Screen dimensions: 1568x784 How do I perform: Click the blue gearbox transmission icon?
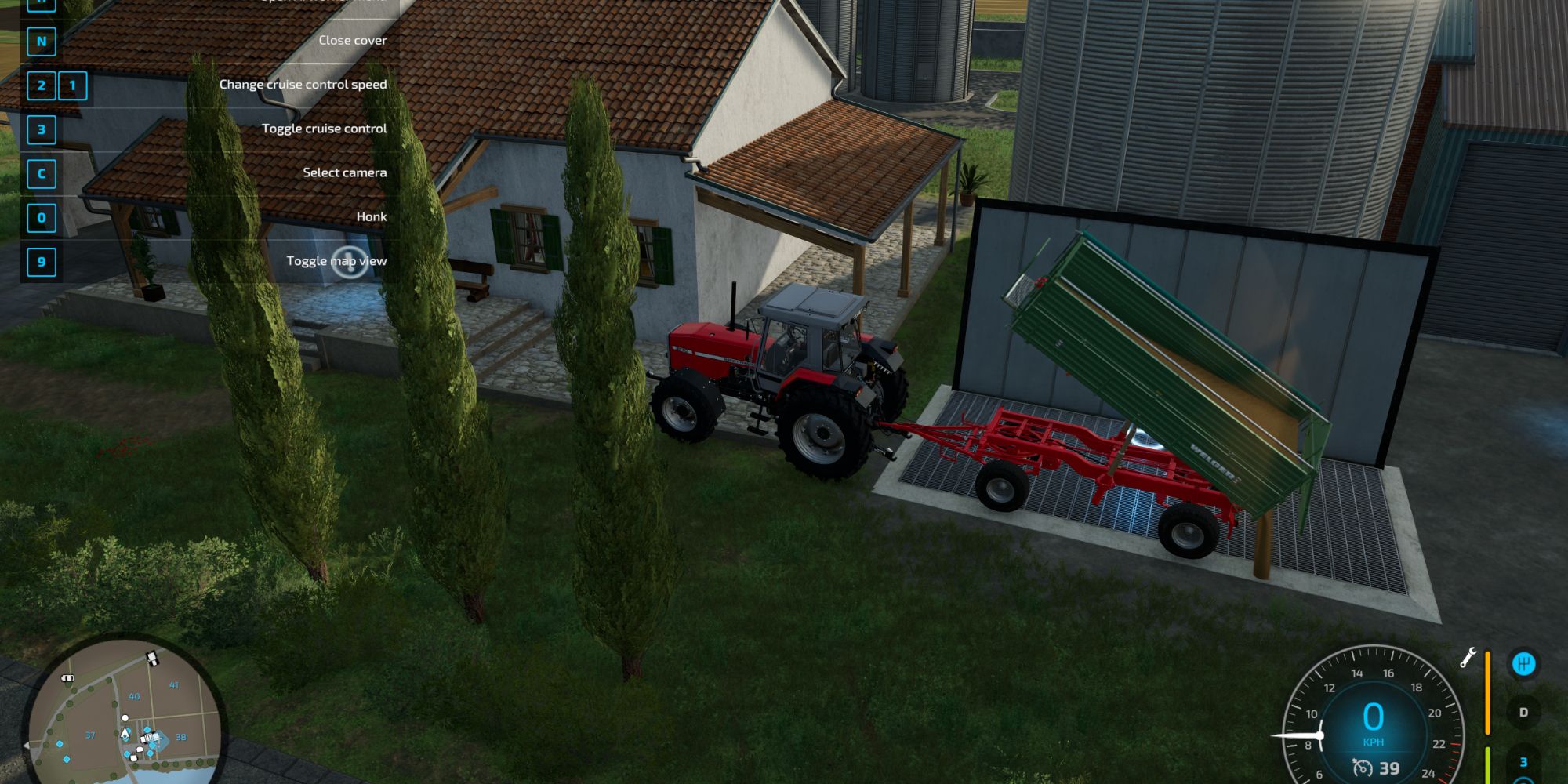1523,663
